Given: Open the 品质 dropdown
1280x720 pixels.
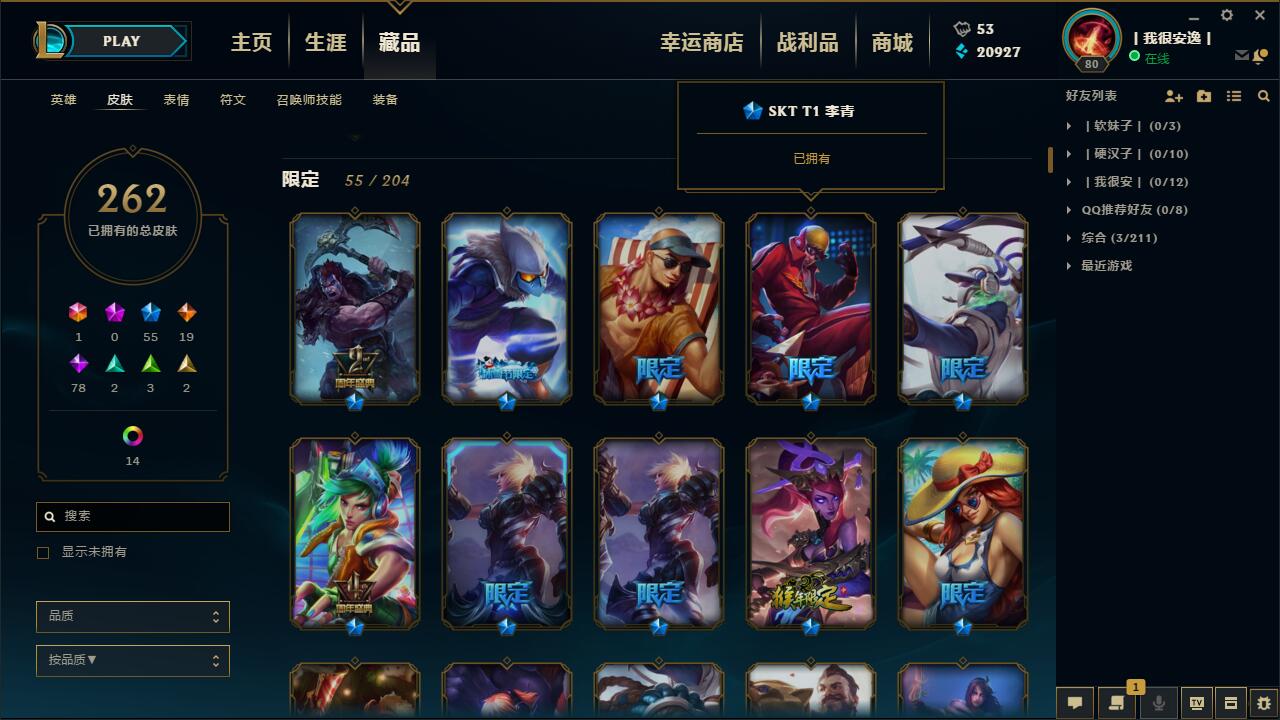Looking at the screenshot, I should 133,617.
